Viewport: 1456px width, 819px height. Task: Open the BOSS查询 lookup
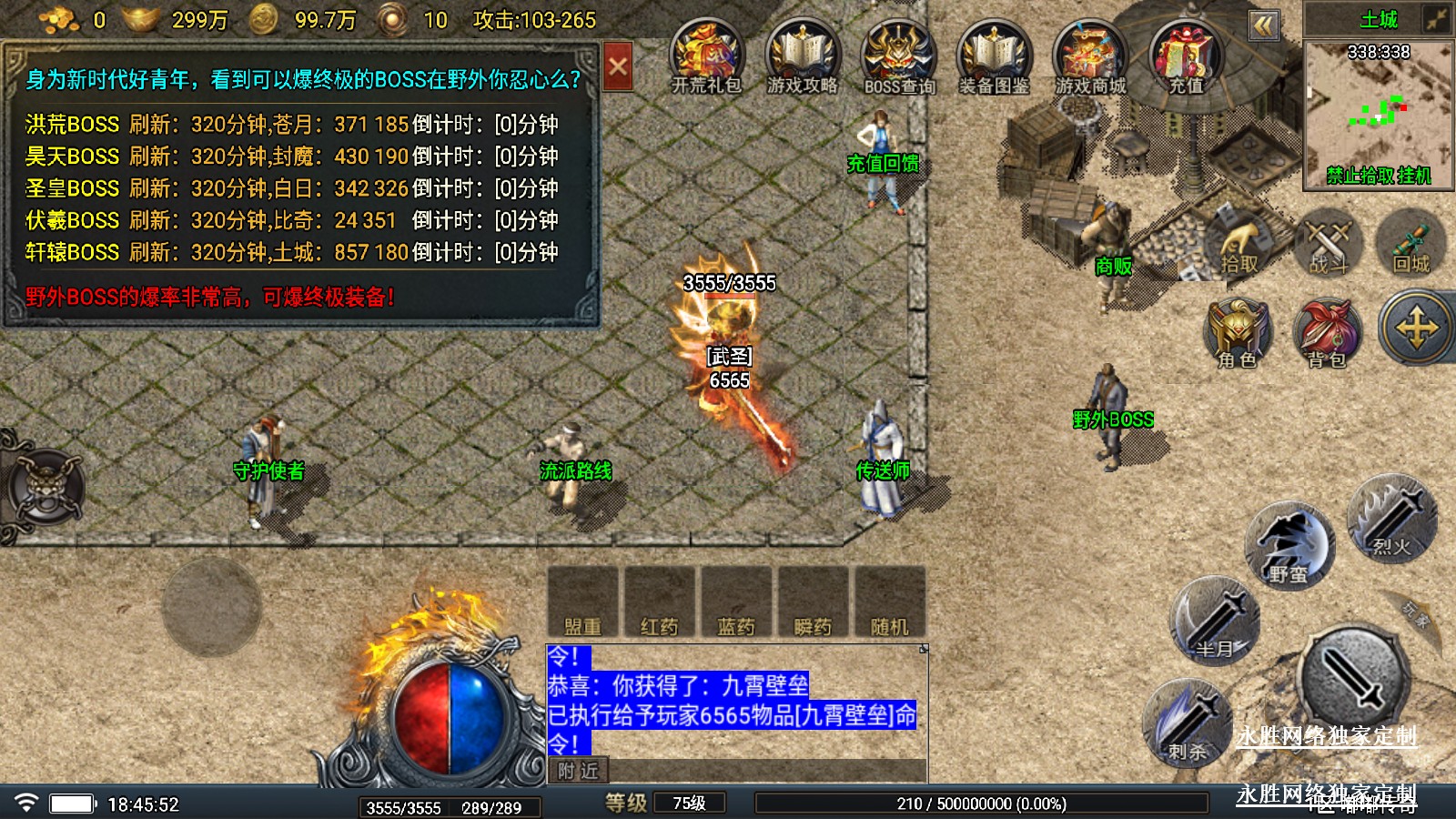tap(898, 56)
